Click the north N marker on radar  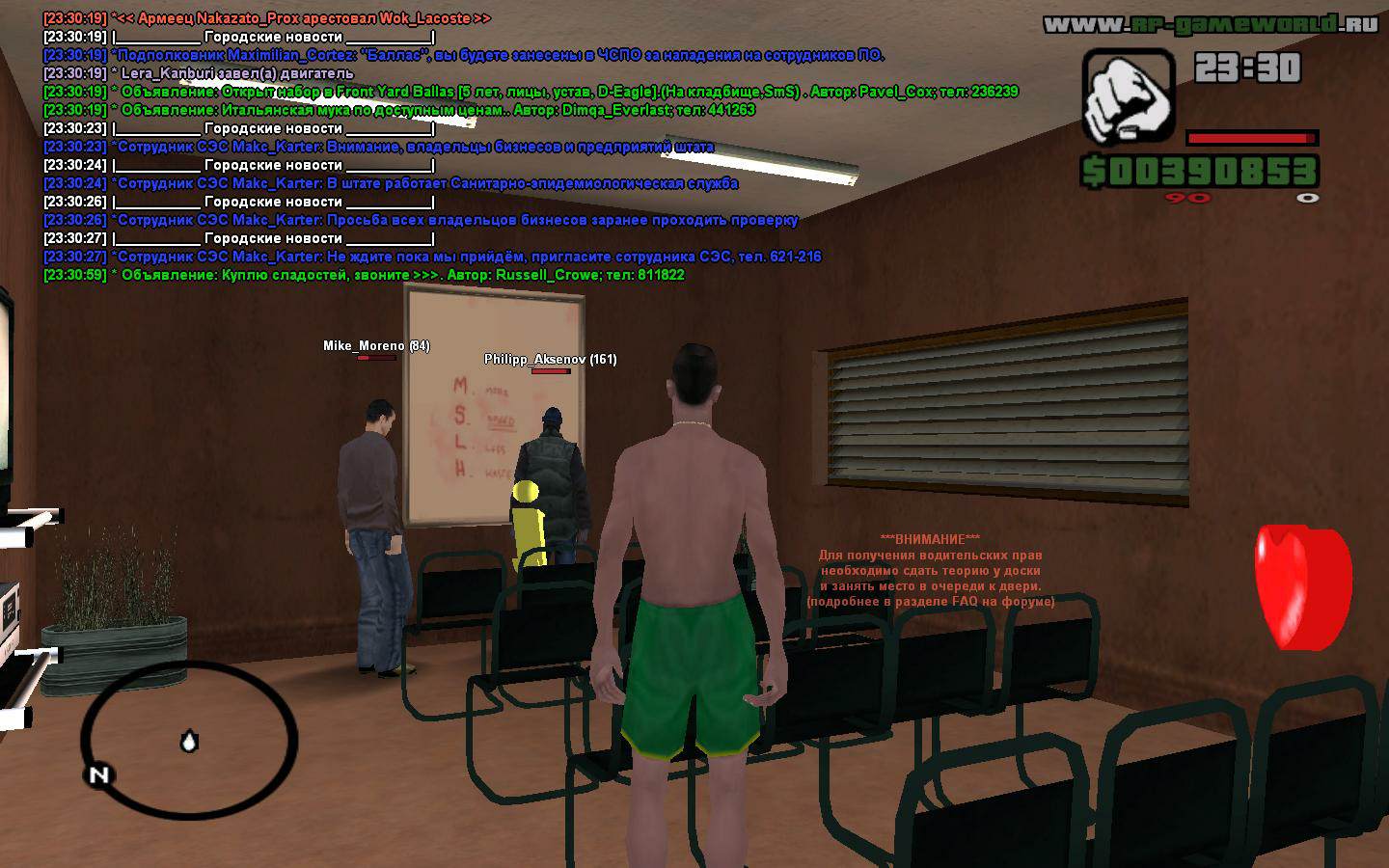pos(99,775)
